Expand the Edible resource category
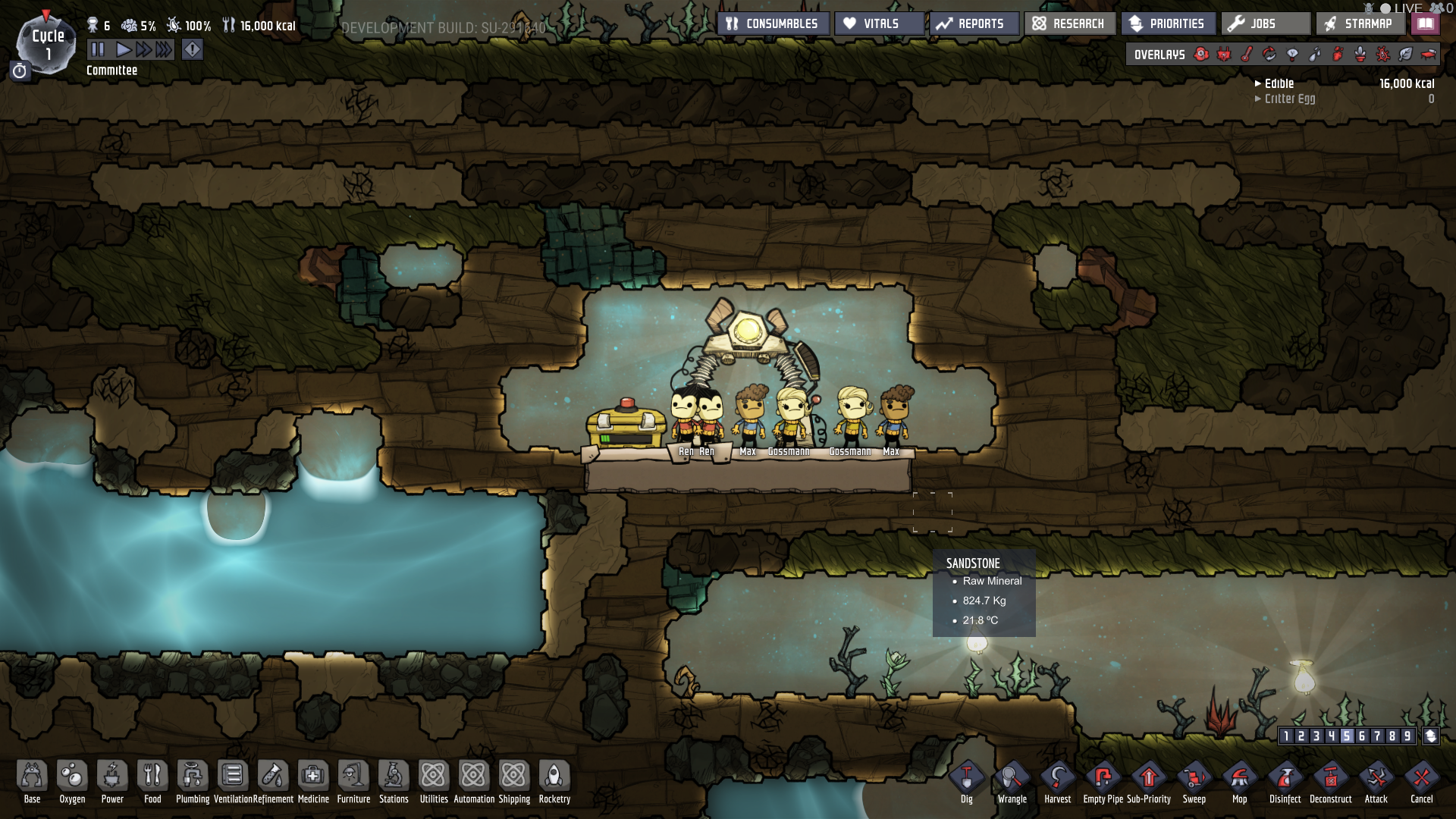 click(1279, 83)
